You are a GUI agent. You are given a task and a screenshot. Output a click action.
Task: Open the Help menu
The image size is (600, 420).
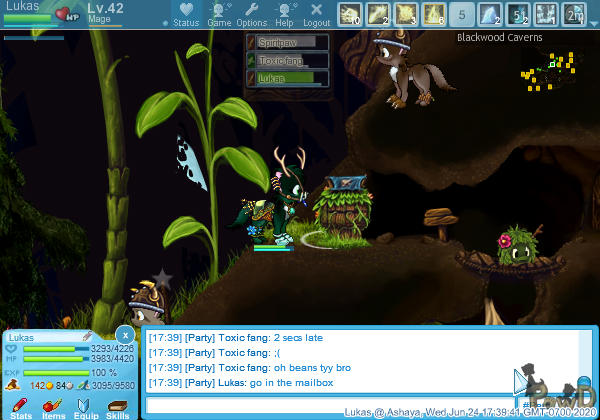click(x=285, y=13)
